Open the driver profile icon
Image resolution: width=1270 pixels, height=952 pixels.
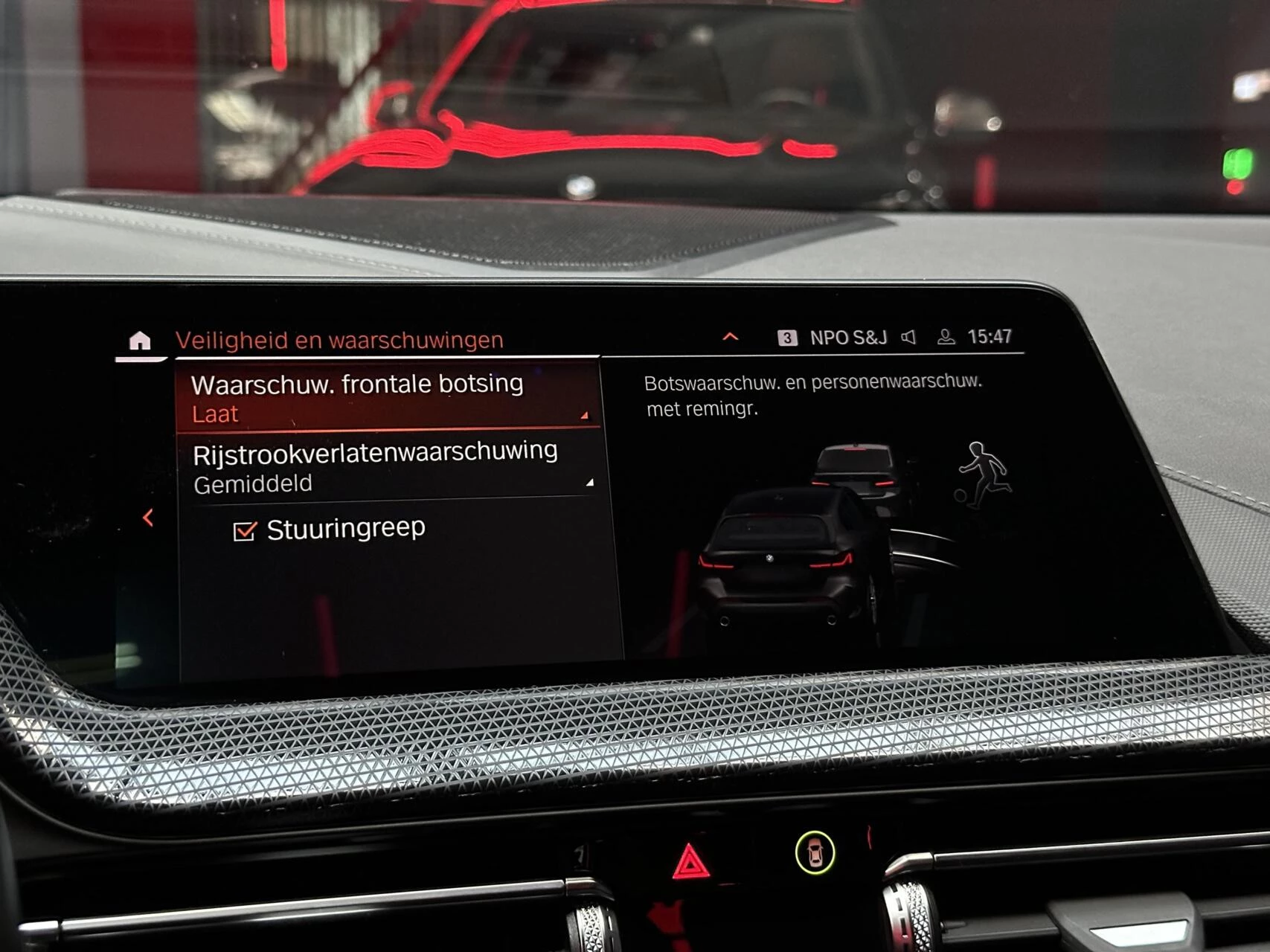(946, 337)
